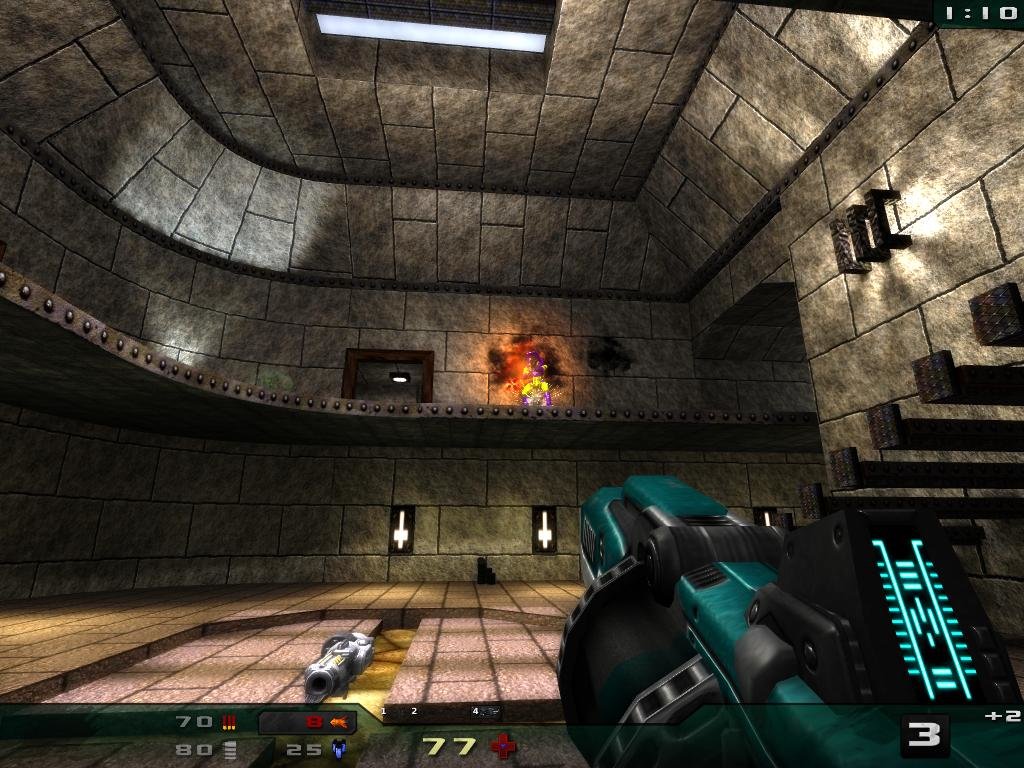Click the grey bullet stack ammo icon
The width and height of the screenshot is (1024, 768).
[x=230, y=749]
